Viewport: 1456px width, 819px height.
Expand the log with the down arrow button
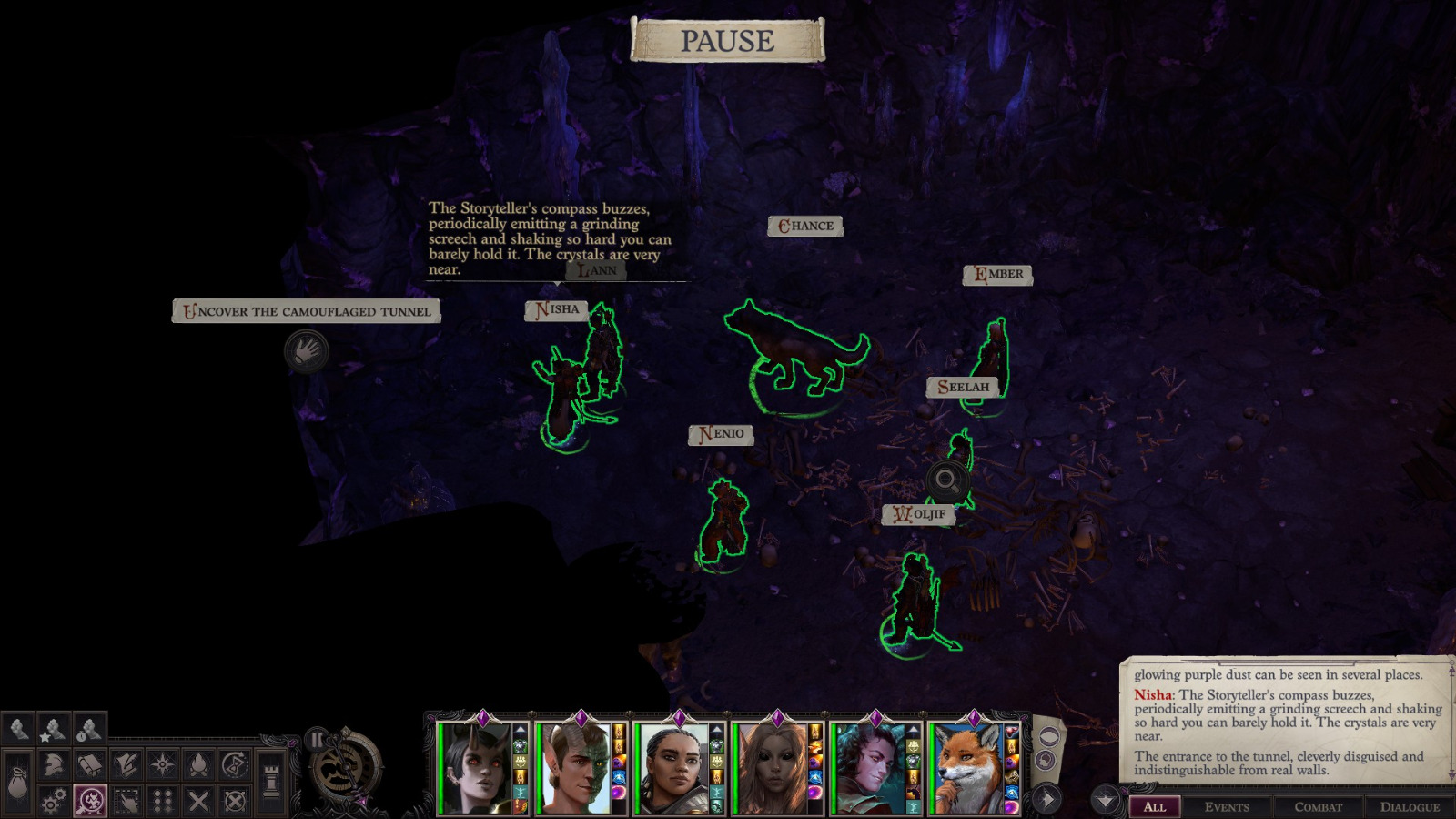pos(1105,799)
